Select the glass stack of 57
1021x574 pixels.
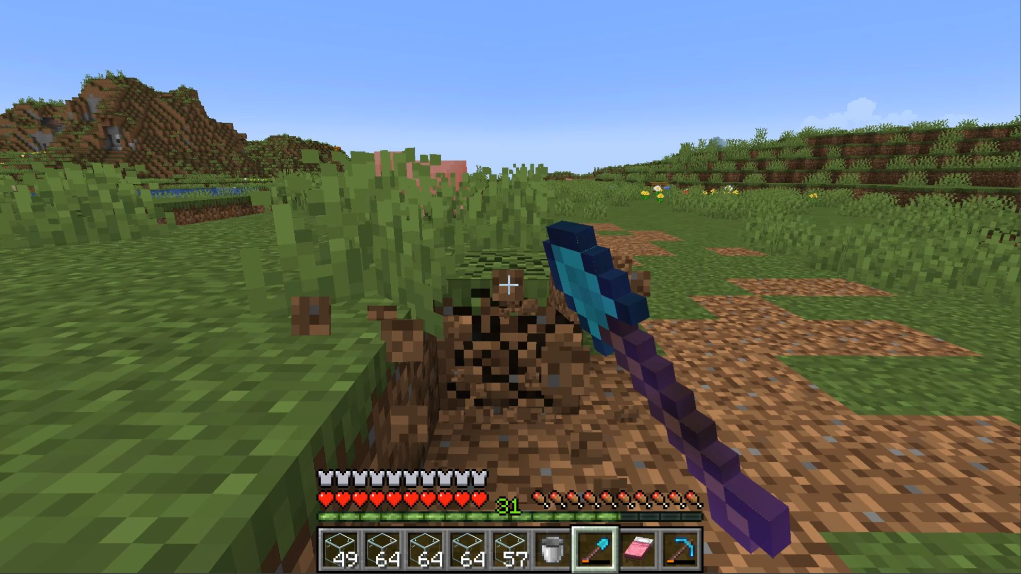click(x=509, y=549)
